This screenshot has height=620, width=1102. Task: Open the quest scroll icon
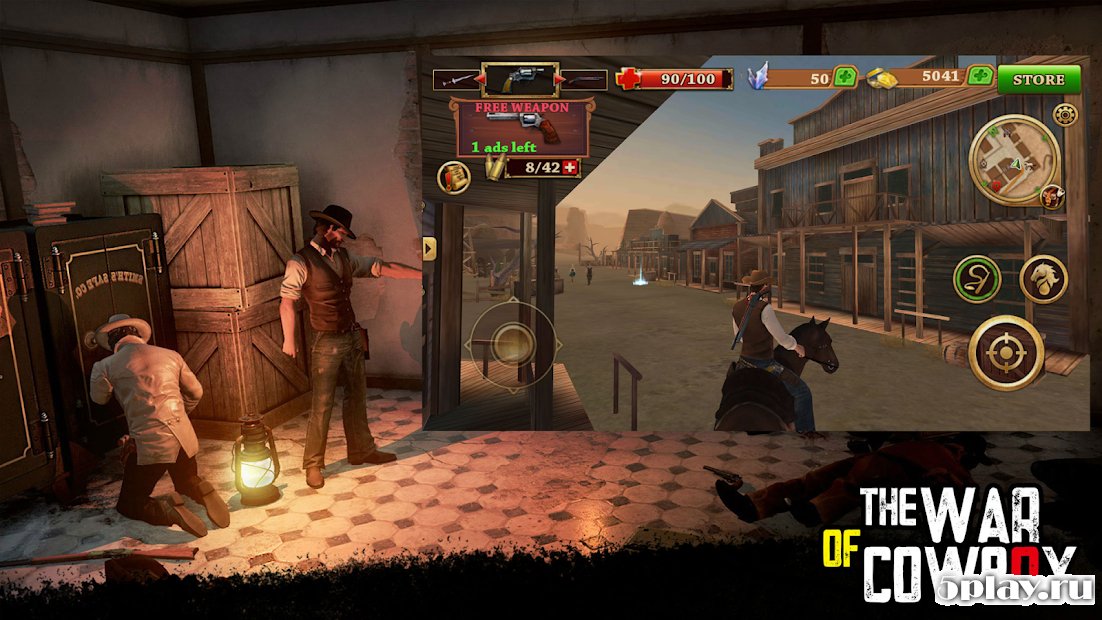coord(454,177)
